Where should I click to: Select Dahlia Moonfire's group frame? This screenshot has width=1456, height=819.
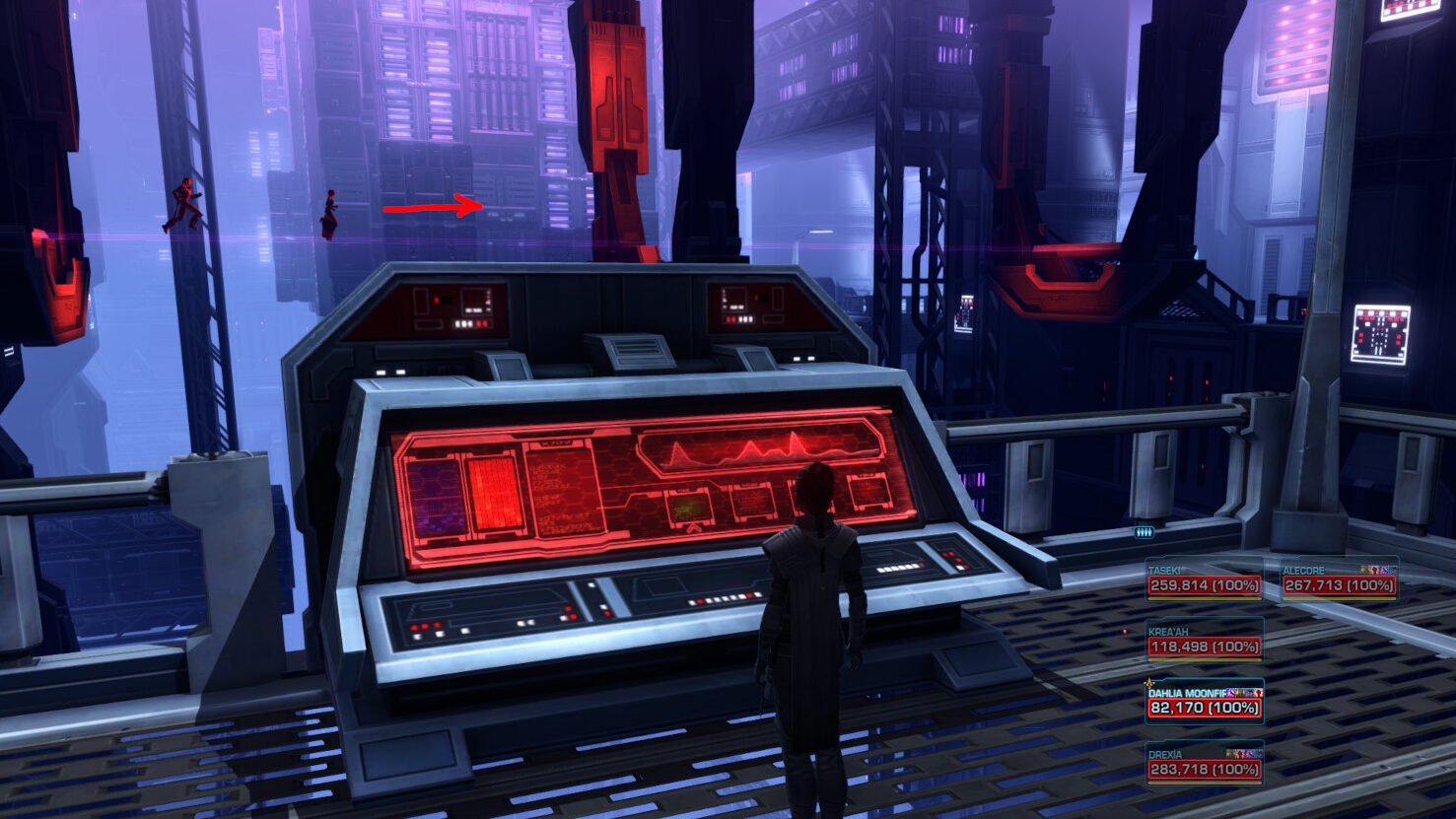click(1204, 702)
